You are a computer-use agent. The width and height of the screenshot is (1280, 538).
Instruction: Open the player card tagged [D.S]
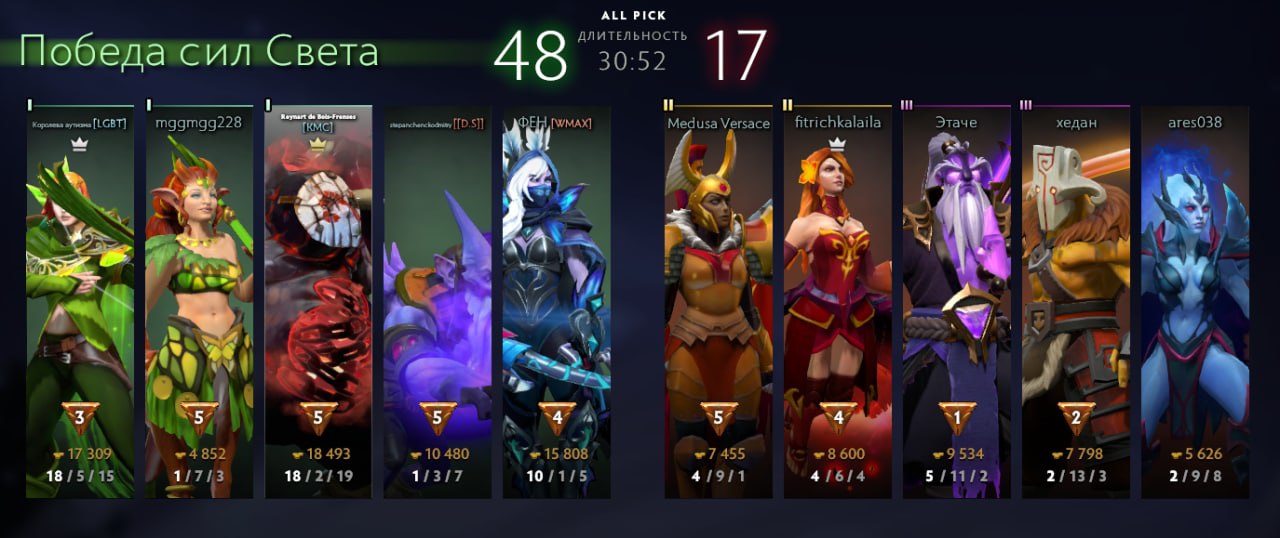(x=438, y=300)
